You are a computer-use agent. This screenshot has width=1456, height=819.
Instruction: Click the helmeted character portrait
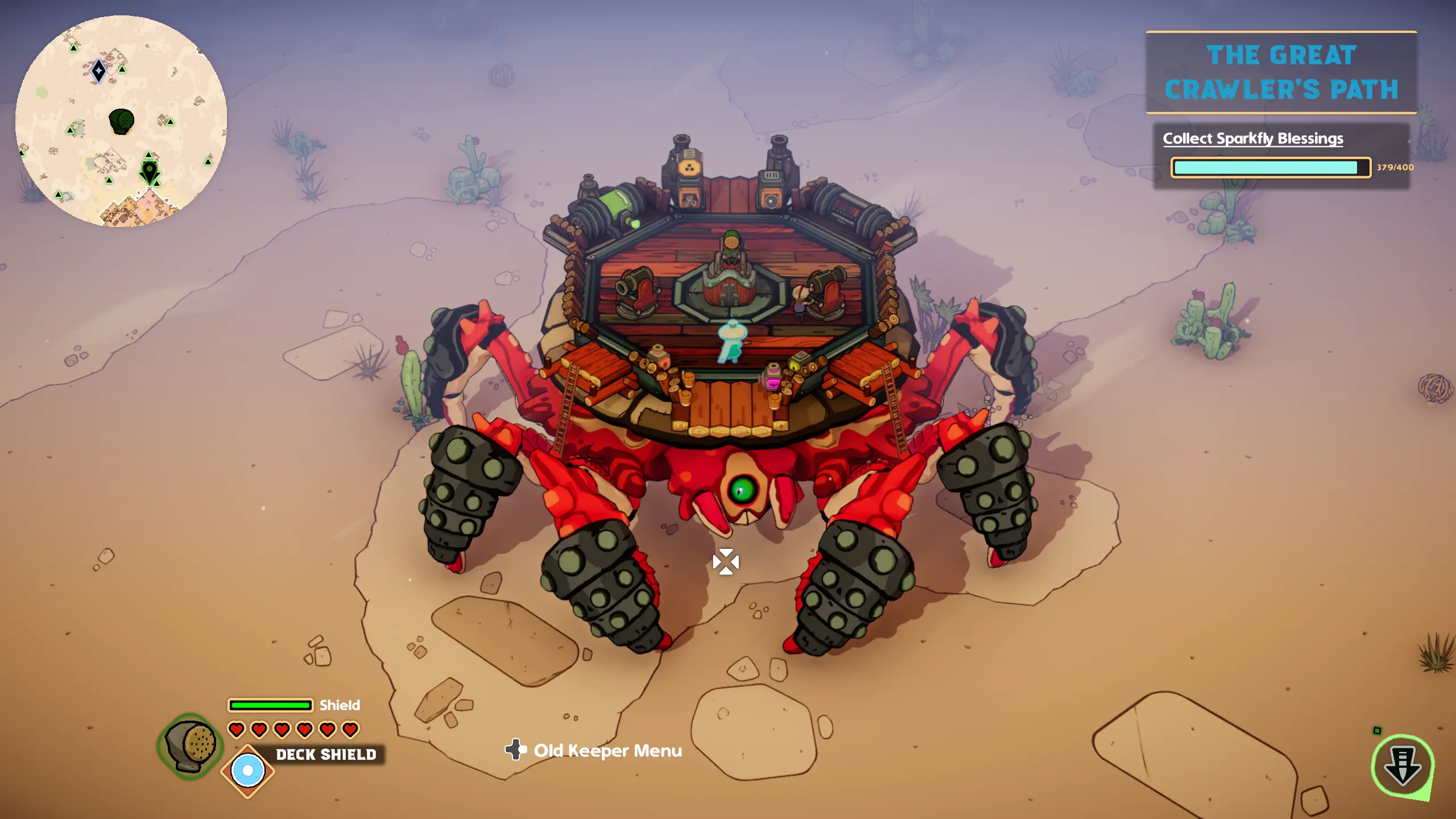[191, 745]
